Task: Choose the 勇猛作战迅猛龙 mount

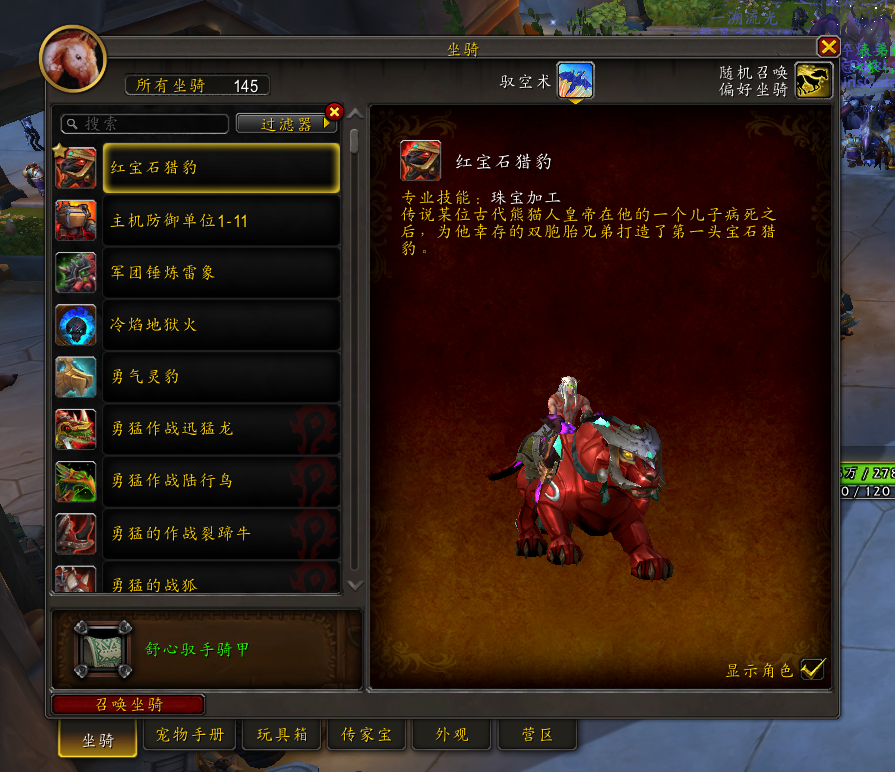Action: click(221, 429)
